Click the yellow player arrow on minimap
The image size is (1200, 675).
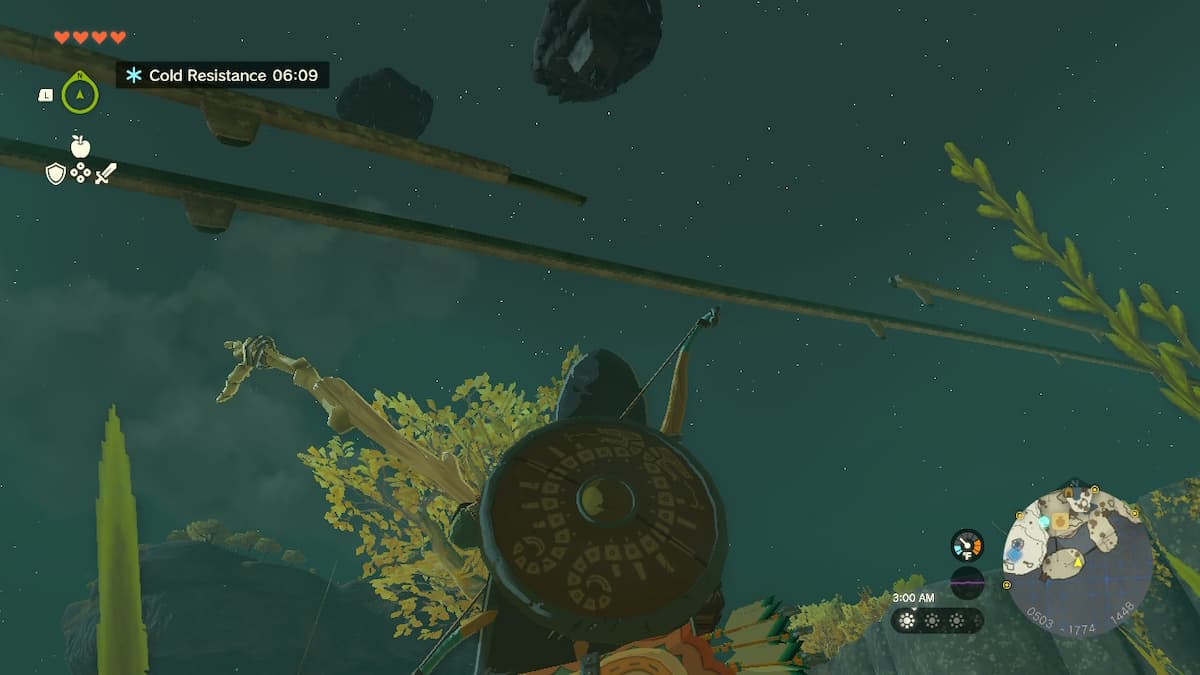click(1079, 563)
